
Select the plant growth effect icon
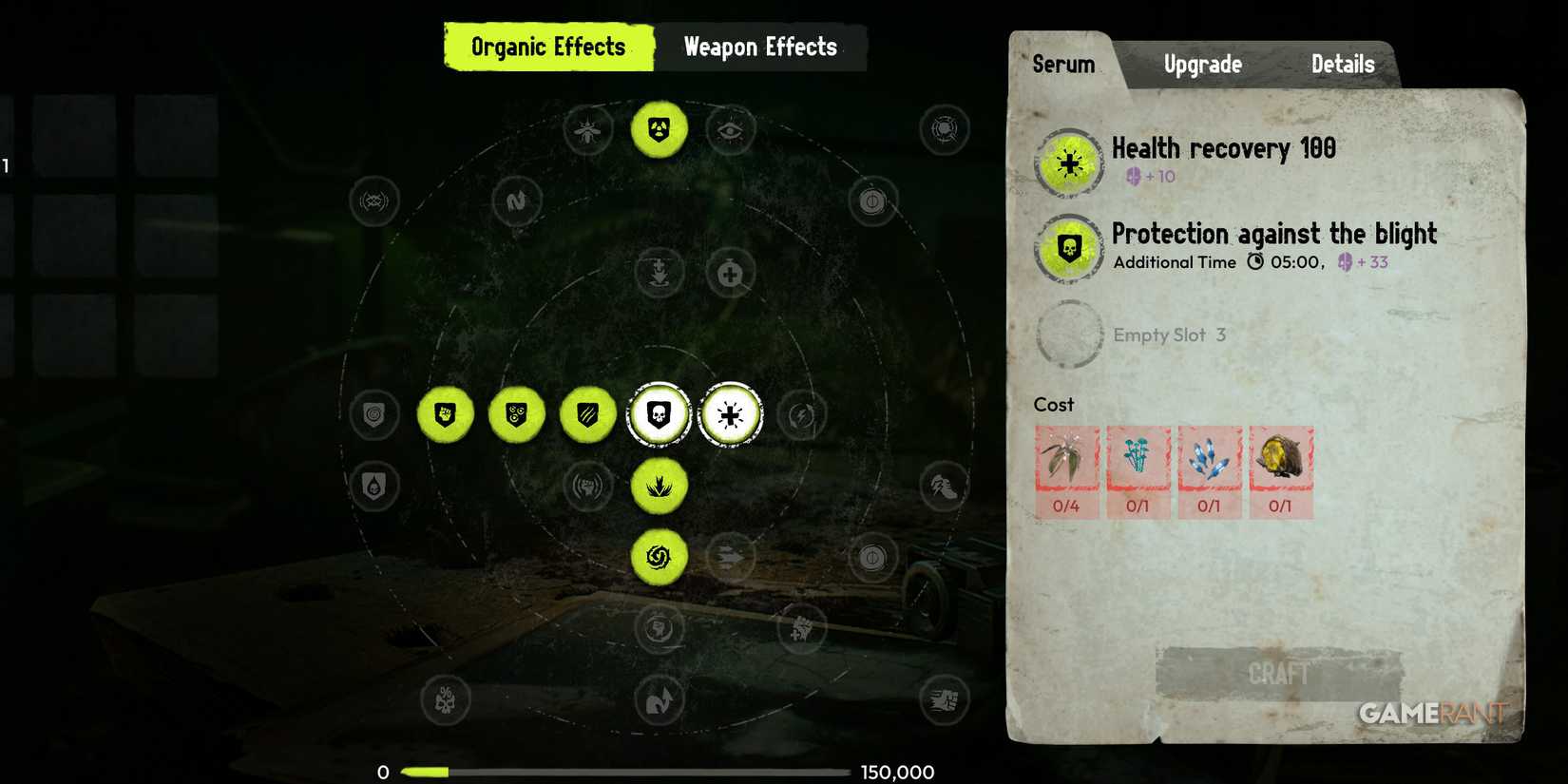coord(660,487)
